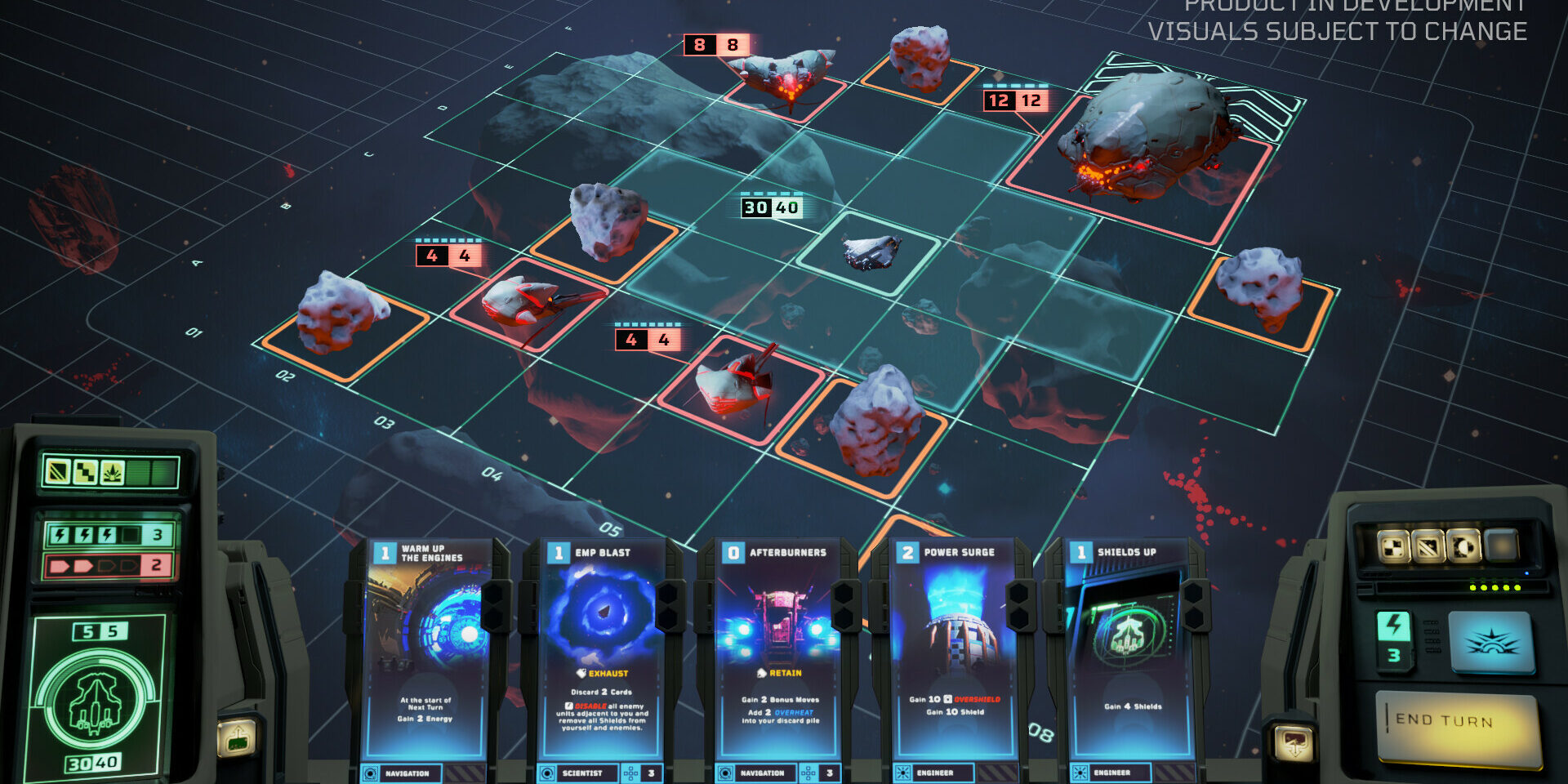Image resolution: width=1568 pixels, height=784 pixels.
Task: Click the checkered module button on right console
Action: (x=1394, y=546)
